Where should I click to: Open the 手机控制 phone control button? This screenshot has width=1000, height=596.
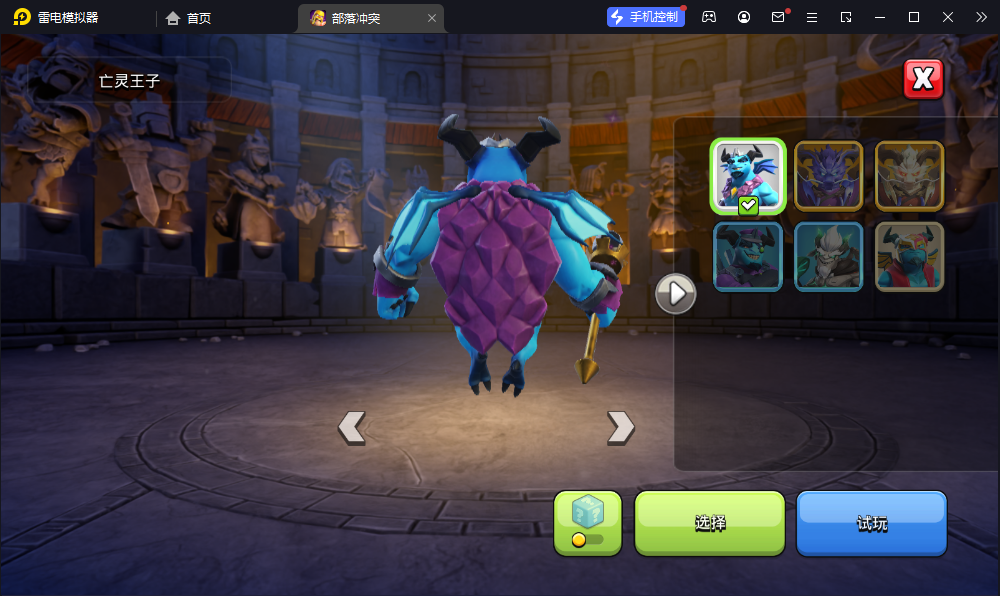coord(646,17)
